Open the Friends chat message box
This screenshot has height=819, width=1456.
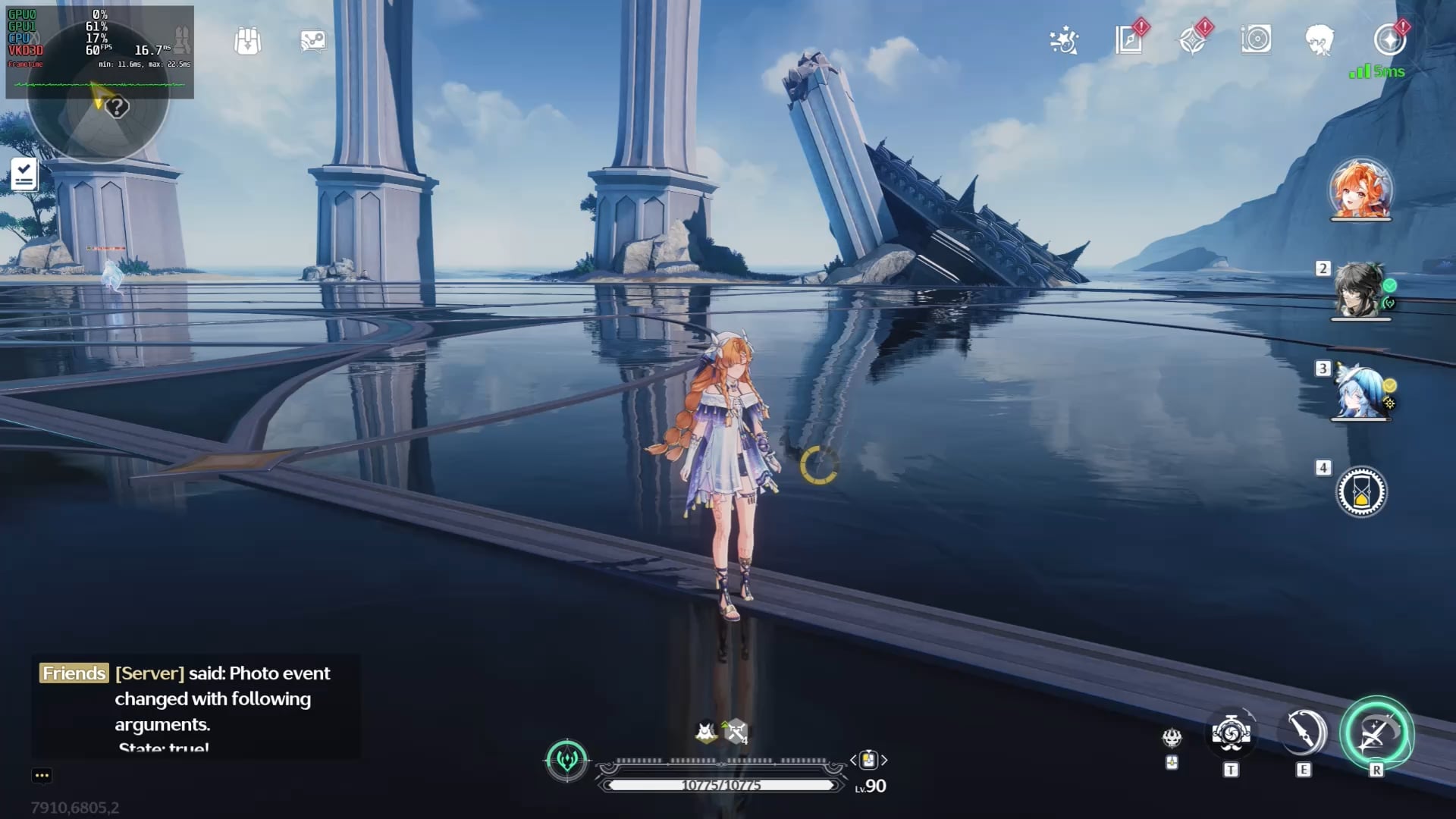click(196, 707)
